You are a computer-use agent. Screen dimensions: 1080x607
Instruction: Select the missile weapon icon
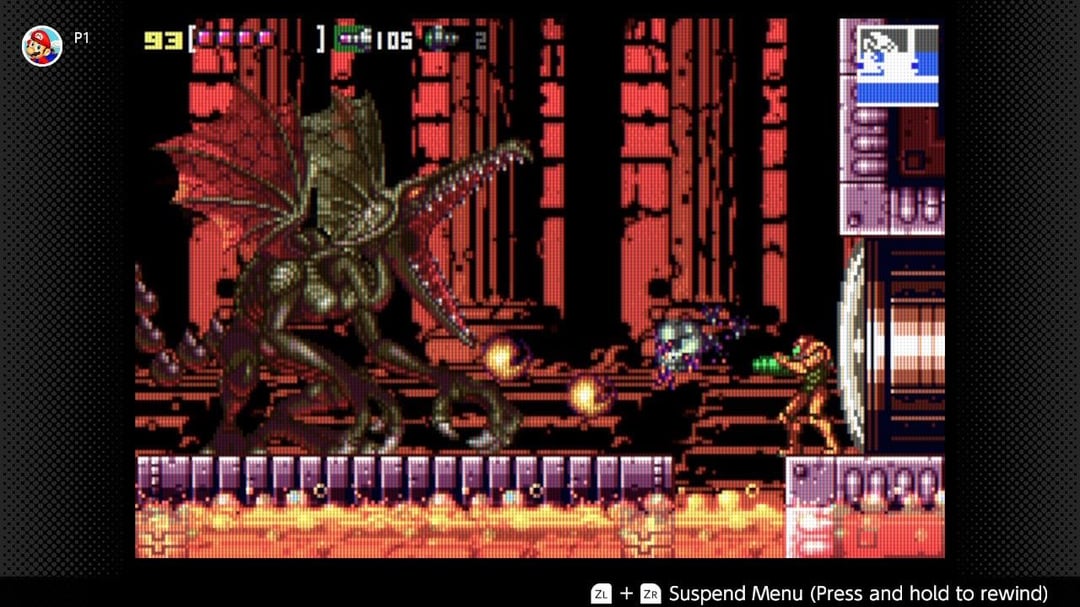351,39
